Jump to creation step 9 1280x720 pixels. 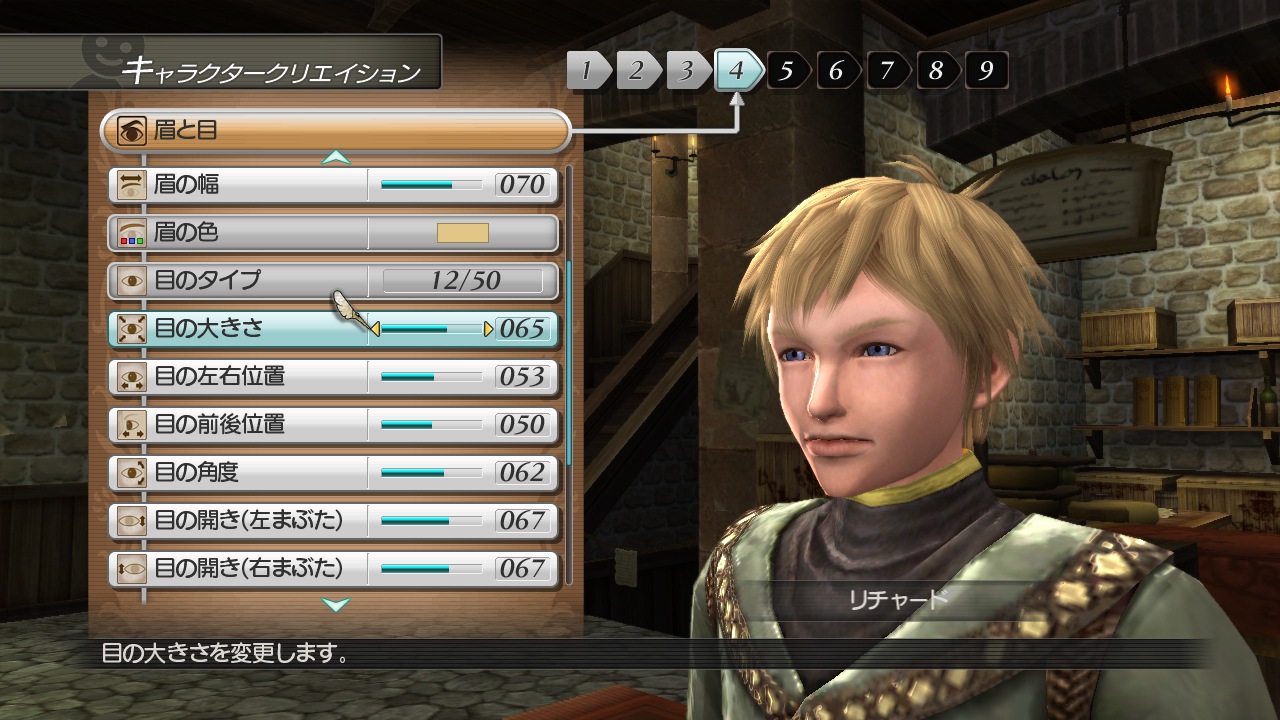click(x=986, y=71)
